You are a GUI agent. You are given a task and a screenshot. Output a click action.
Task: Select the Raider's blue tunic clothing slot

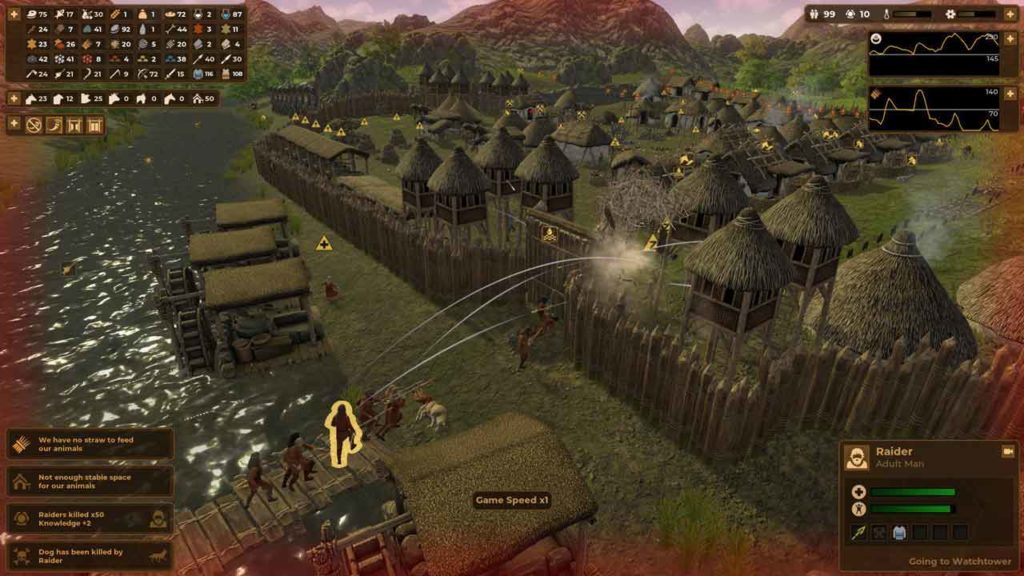point(898,532)
